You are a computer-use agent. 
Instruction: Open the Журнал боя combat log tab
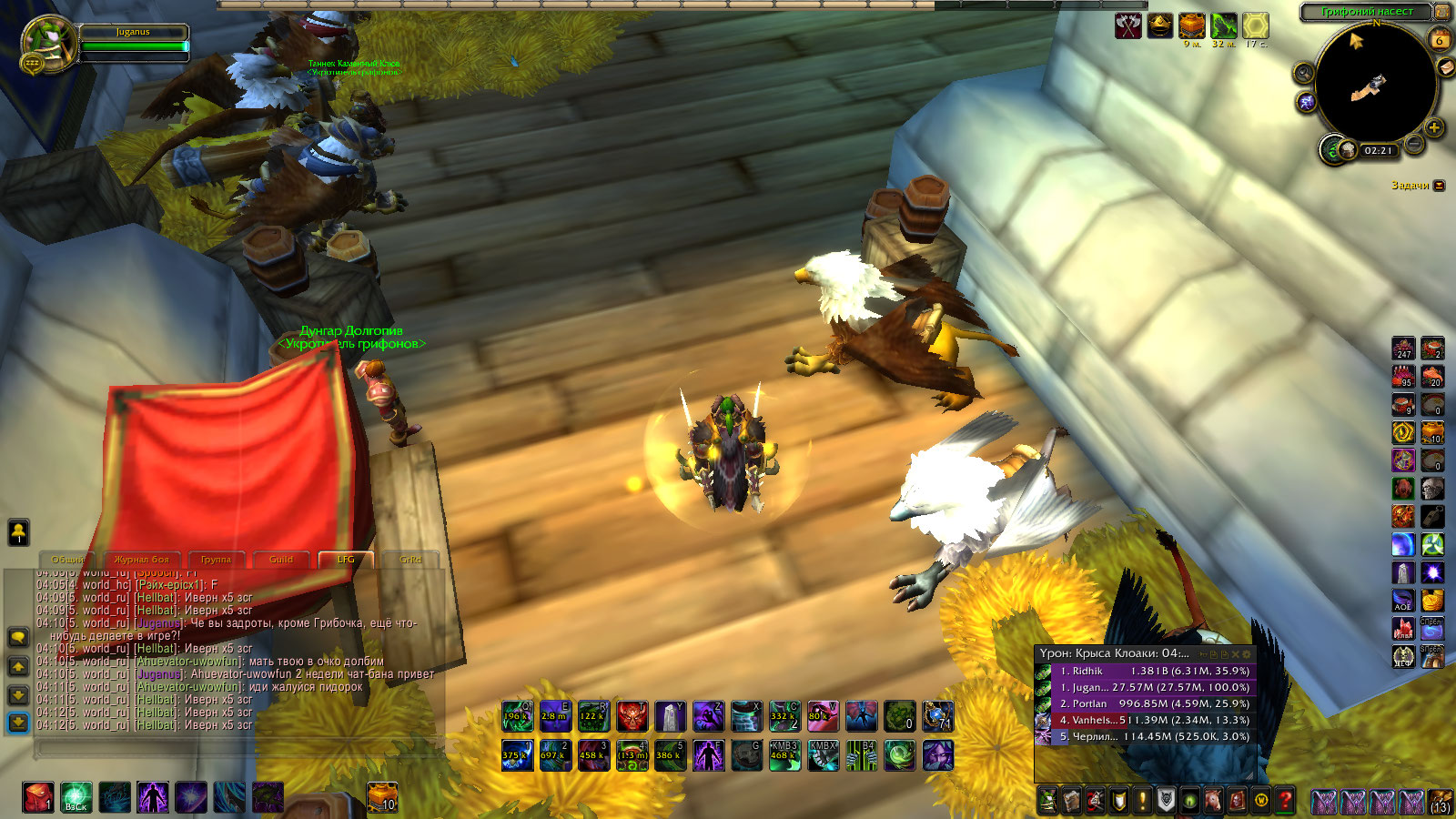(141, 559)
